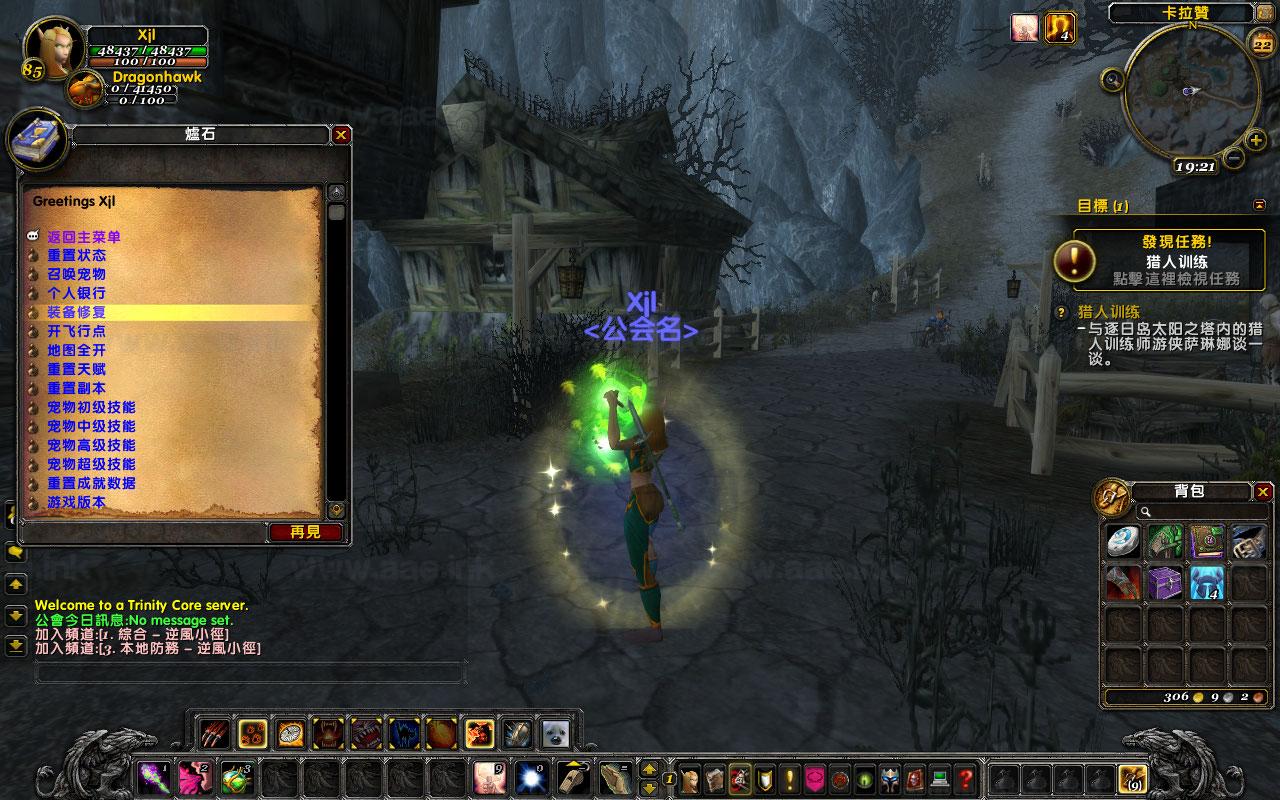
Task: Click the minimap tracking magnifier button
Action: click(x=1112, y=77)
